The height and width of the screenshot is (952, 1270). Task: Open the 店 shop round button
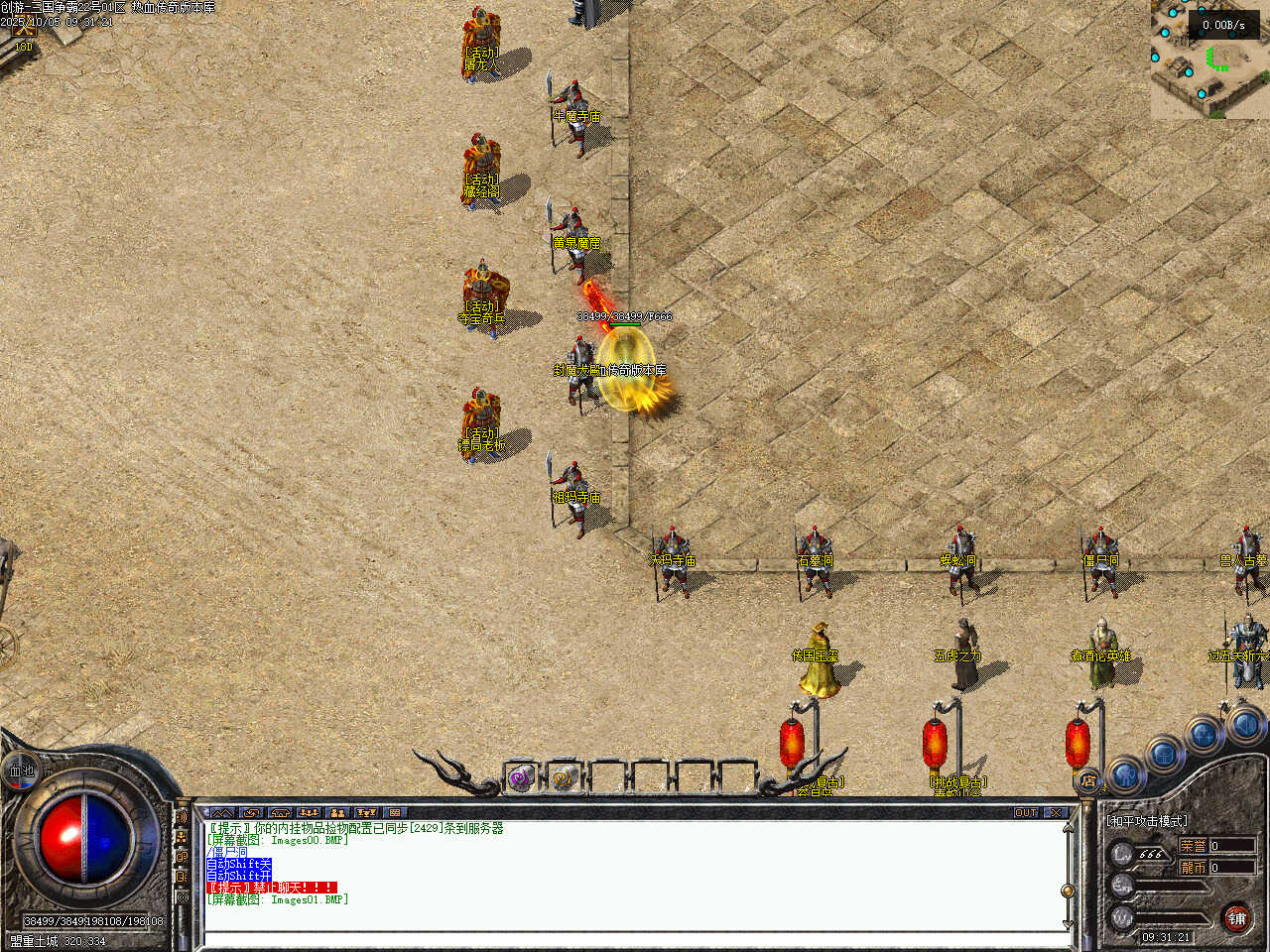pyautogui.click(x=1089, y=780)
